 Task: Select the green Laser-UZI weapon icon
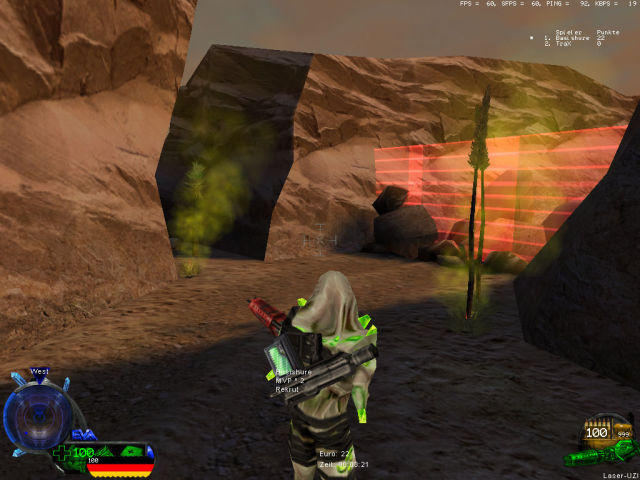597,456
